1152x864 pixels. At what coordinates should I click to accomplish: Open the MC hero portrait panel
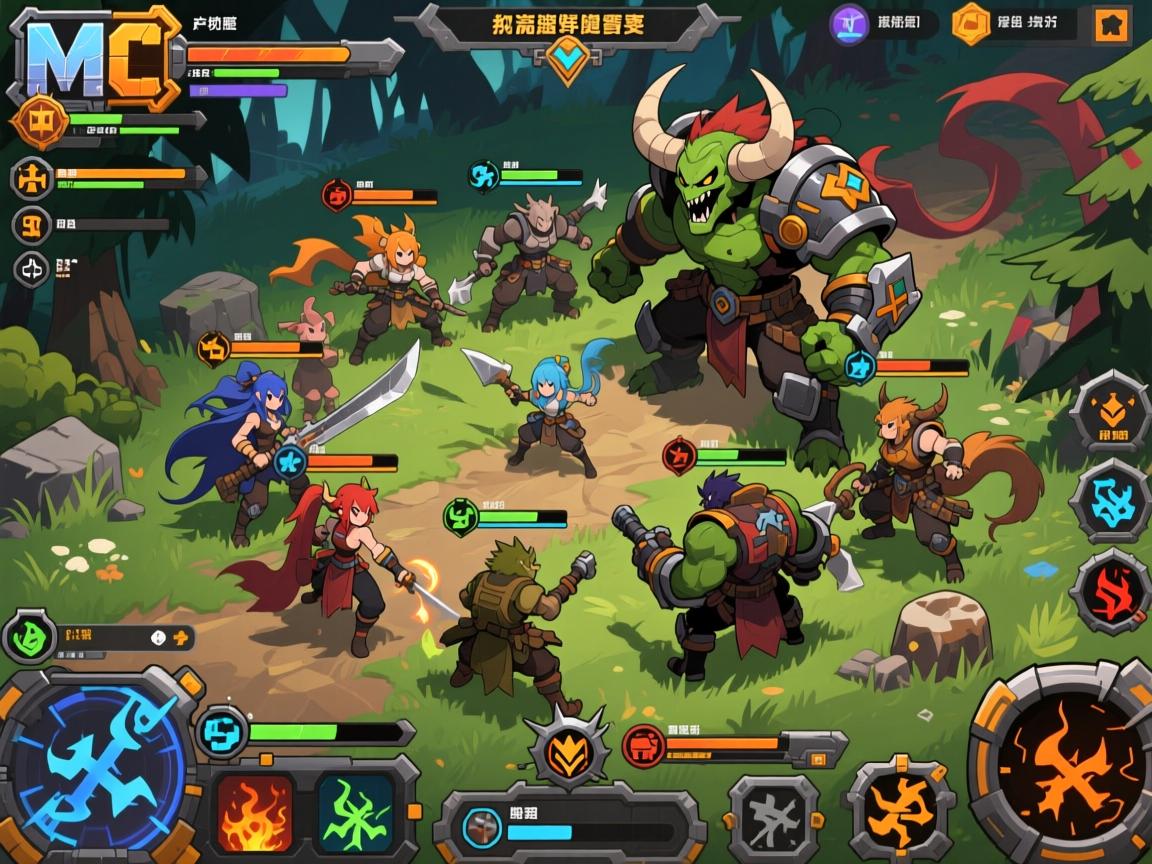point(94,59)
